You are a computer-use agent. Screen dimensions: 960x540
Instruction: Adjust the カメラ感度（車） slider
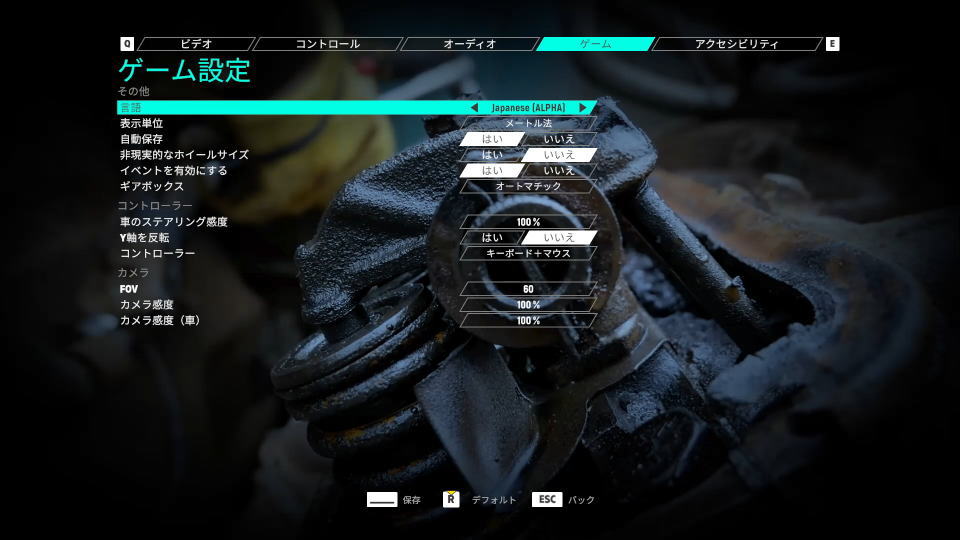point(528,321)
